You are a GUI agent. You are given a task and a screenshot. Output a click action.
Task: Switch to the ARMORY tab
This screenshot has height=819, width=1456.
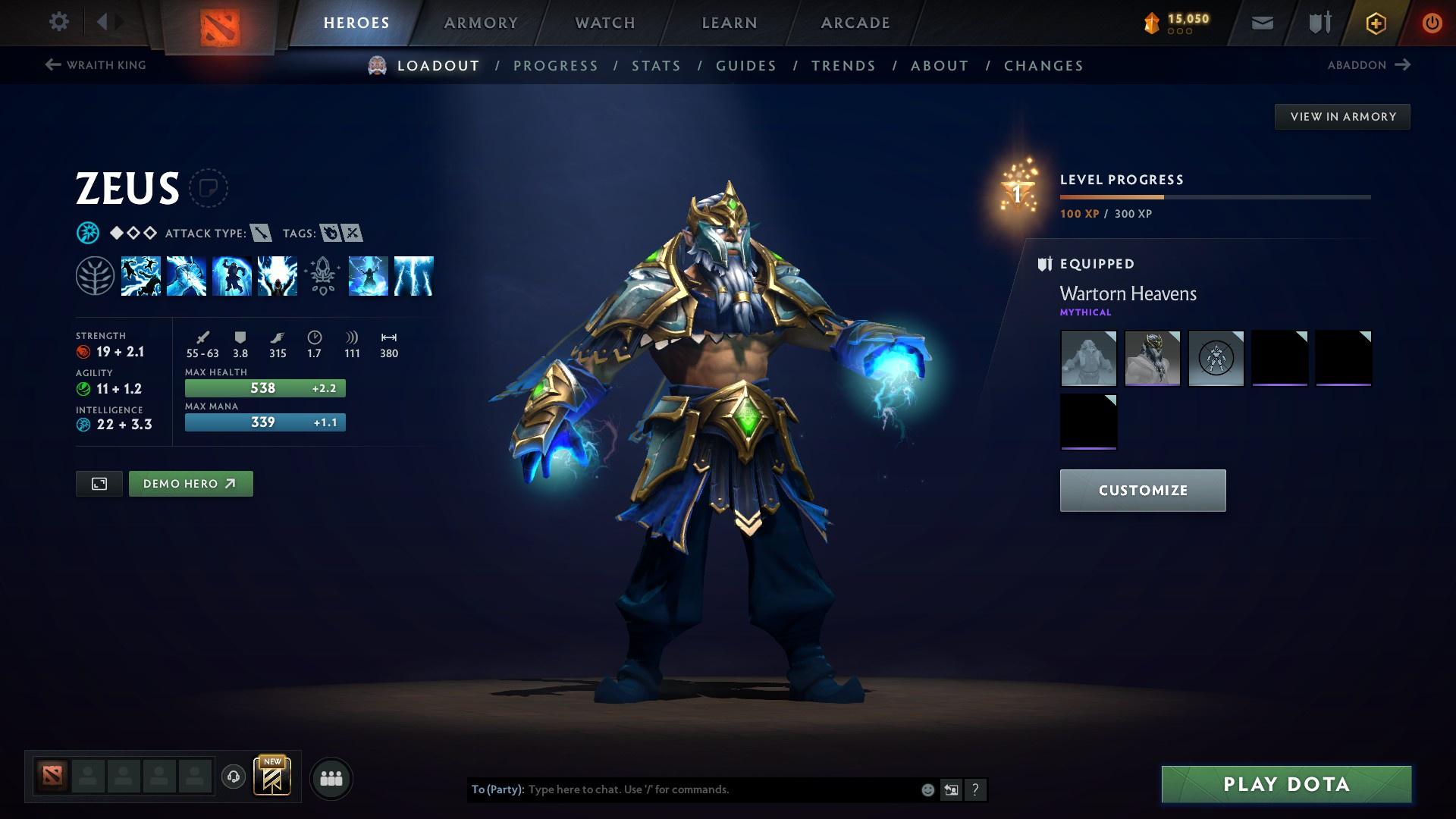tap(481, 22)
